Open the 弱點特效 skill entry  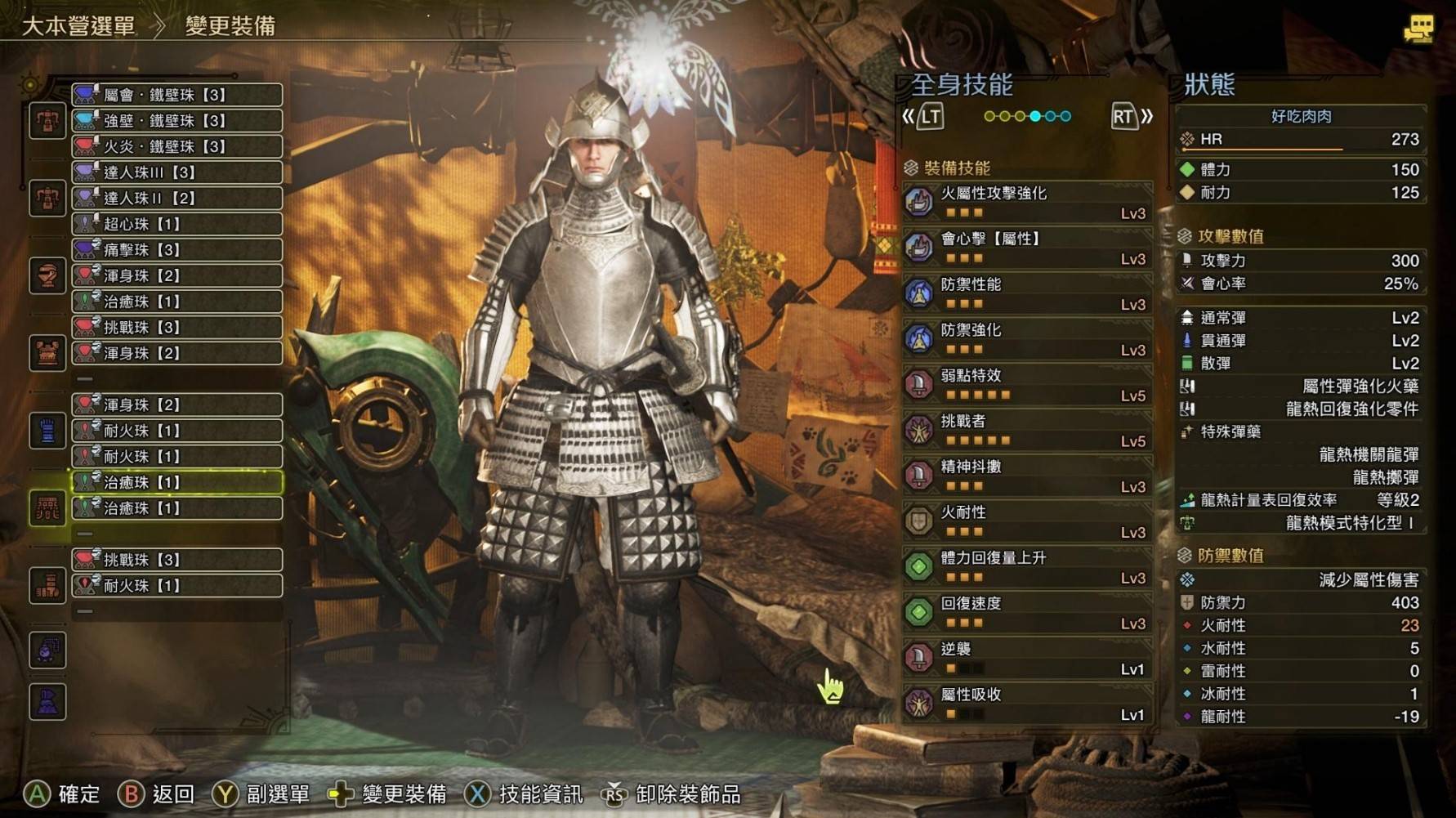click(1028, 384)
